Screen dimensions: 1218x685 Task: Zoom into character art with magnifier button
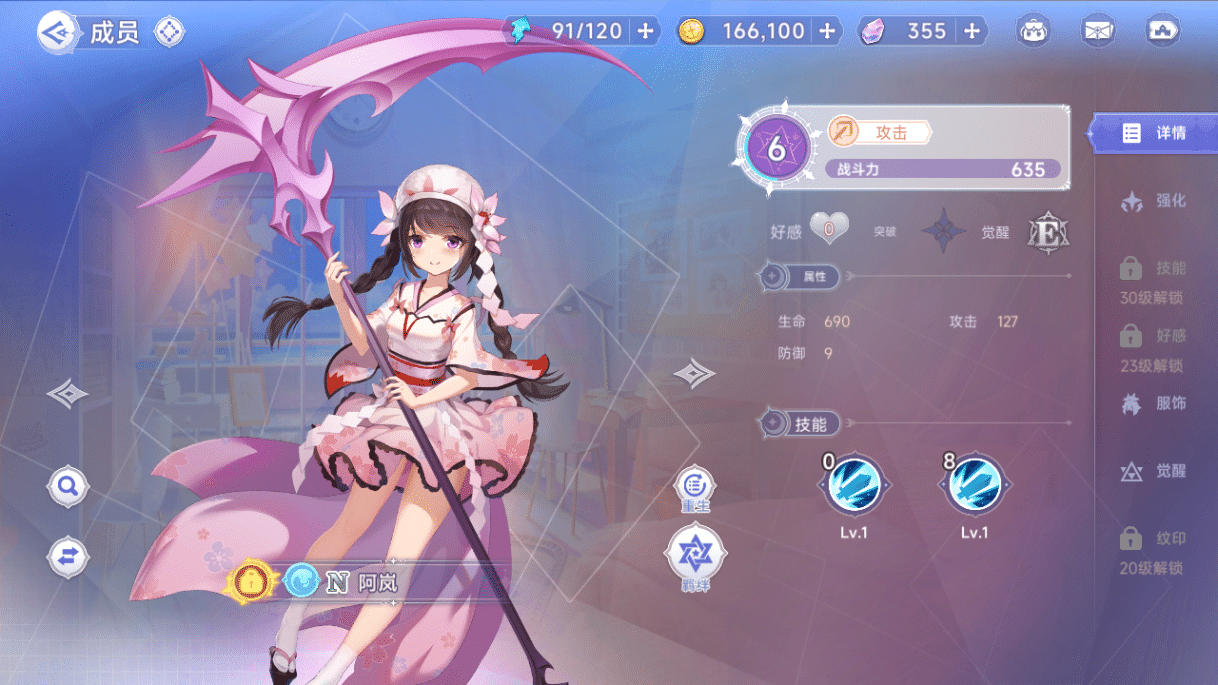[x=68, y=487]
